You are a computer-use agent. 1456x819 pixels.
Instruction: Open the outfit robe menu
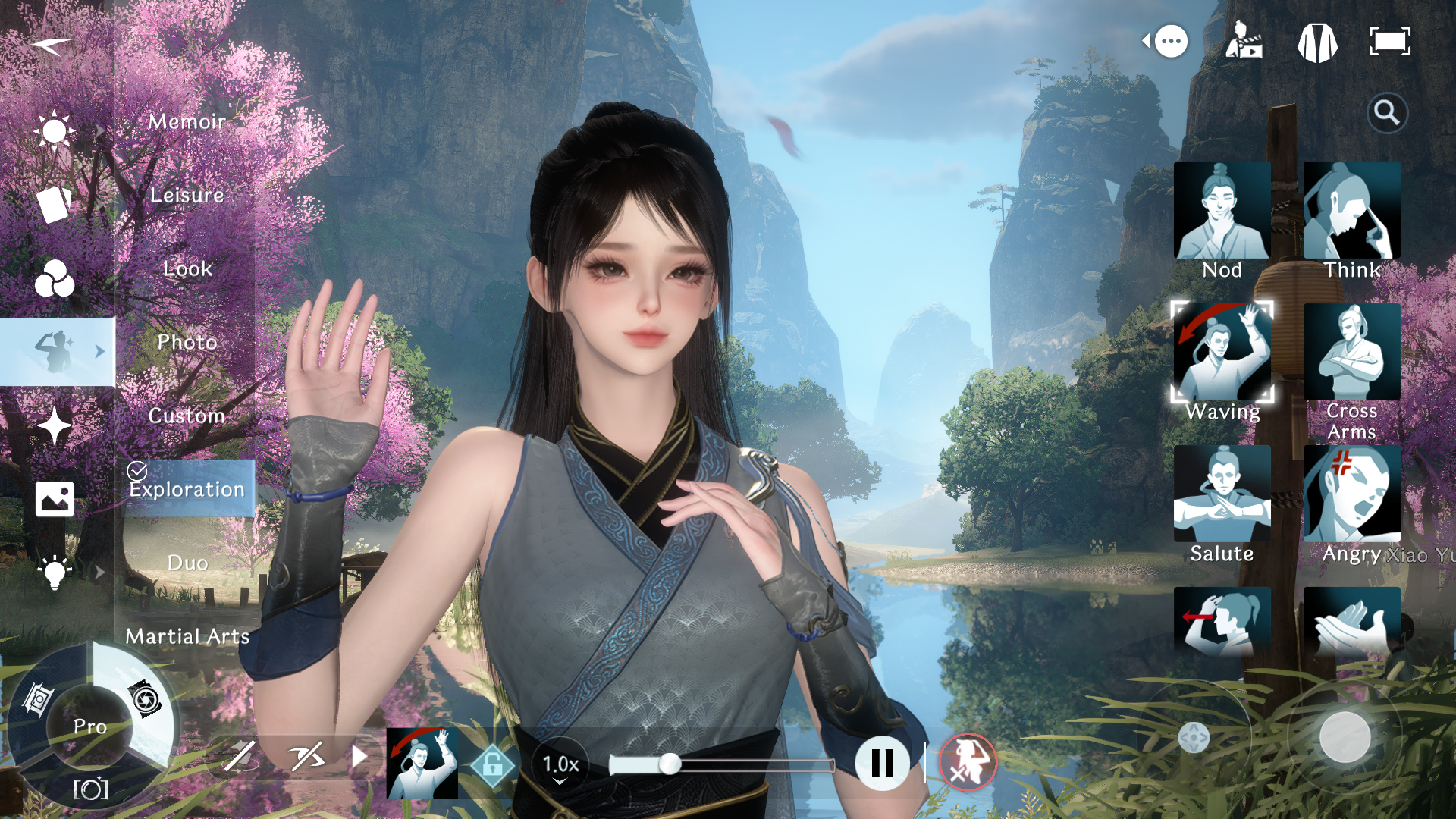(x=1317, y=42)
